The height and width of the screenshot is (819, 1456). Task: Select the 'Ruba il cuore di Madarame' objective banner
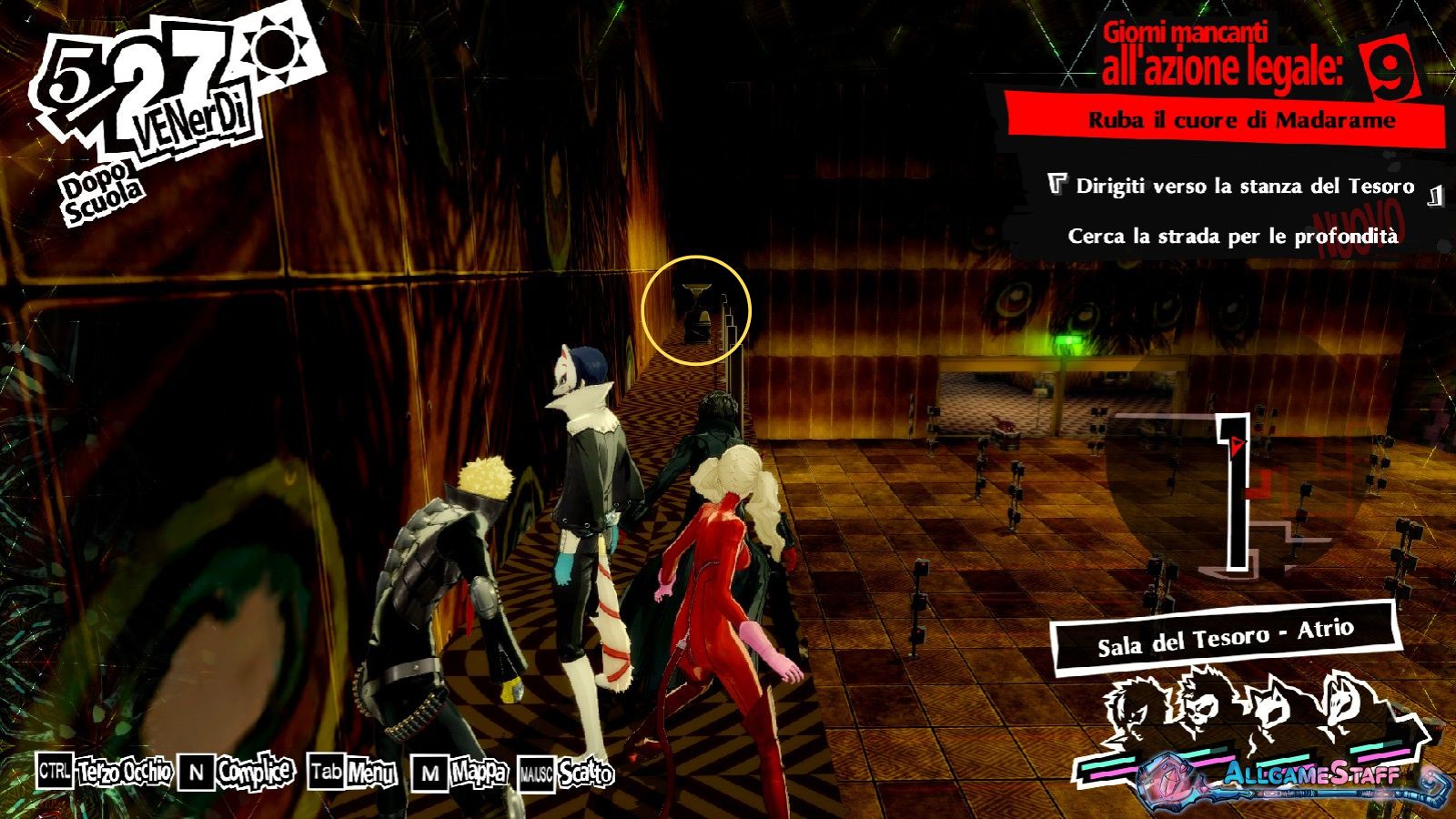click(x=1240, y=120)
